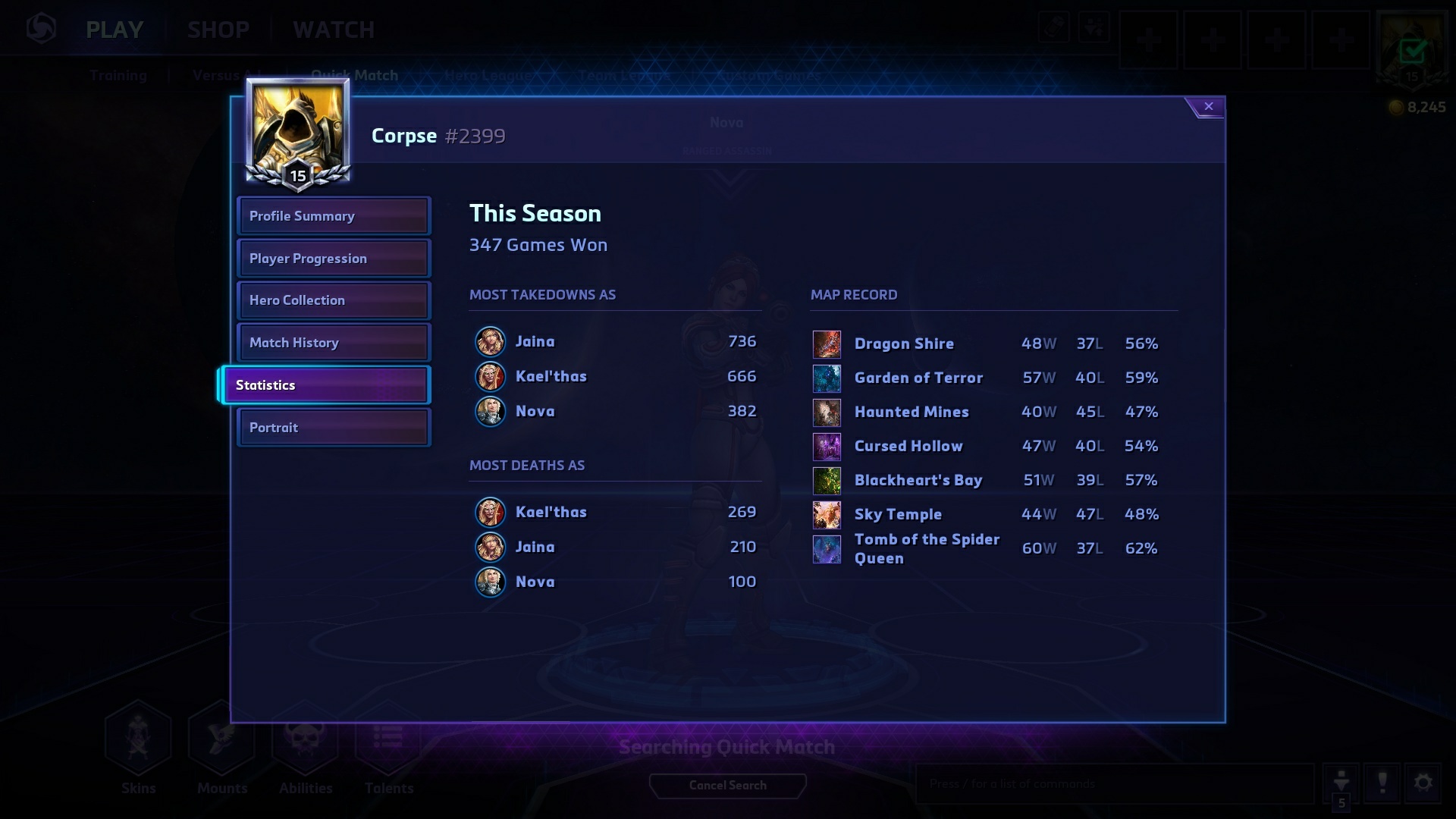This screenshot has height=819, width=1456.
Task: Open the Portrait selection tab
Action: pos(334,428)
